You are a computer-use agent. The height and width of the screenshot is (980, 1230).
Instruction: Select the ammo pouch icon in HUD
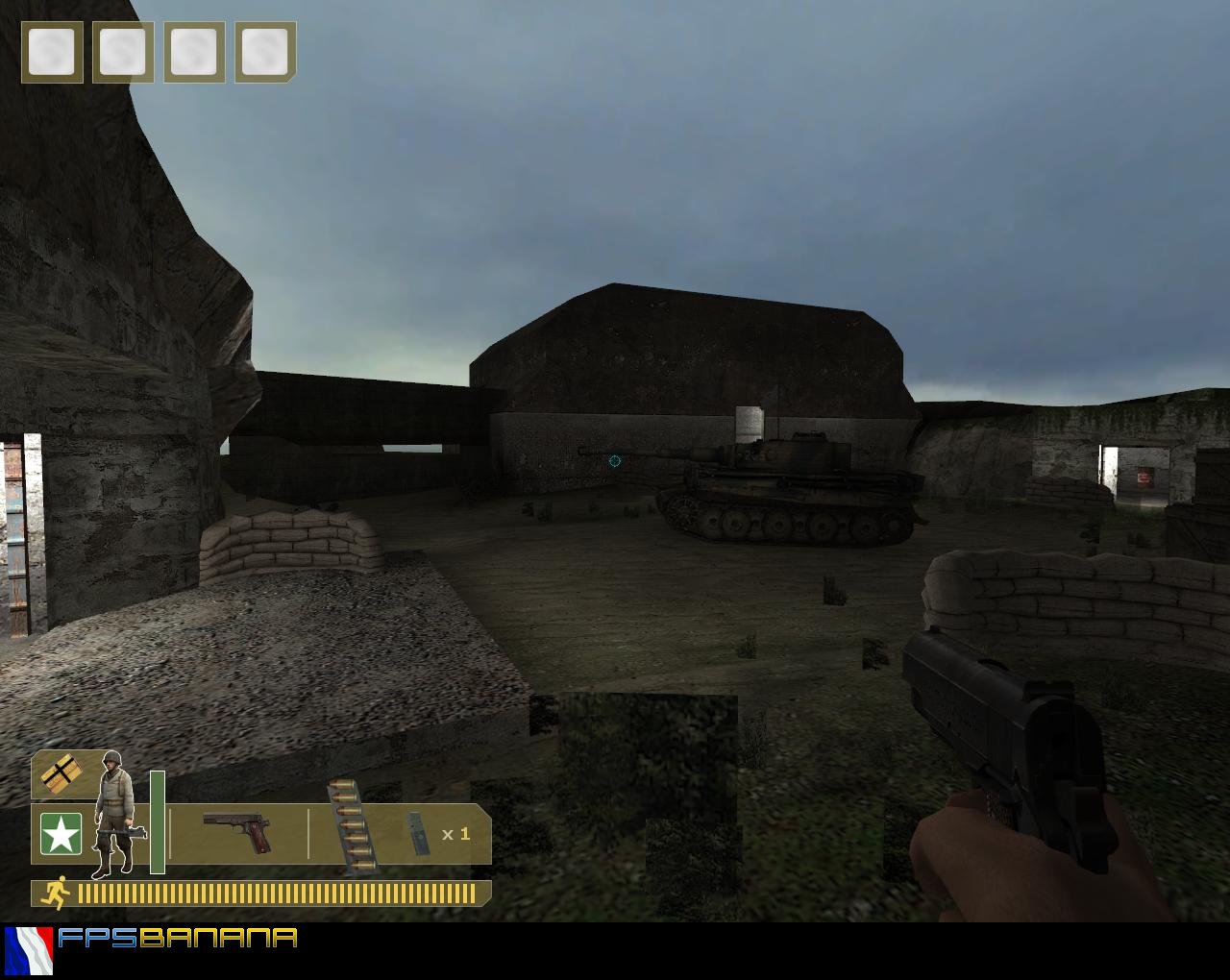point(60,774)
